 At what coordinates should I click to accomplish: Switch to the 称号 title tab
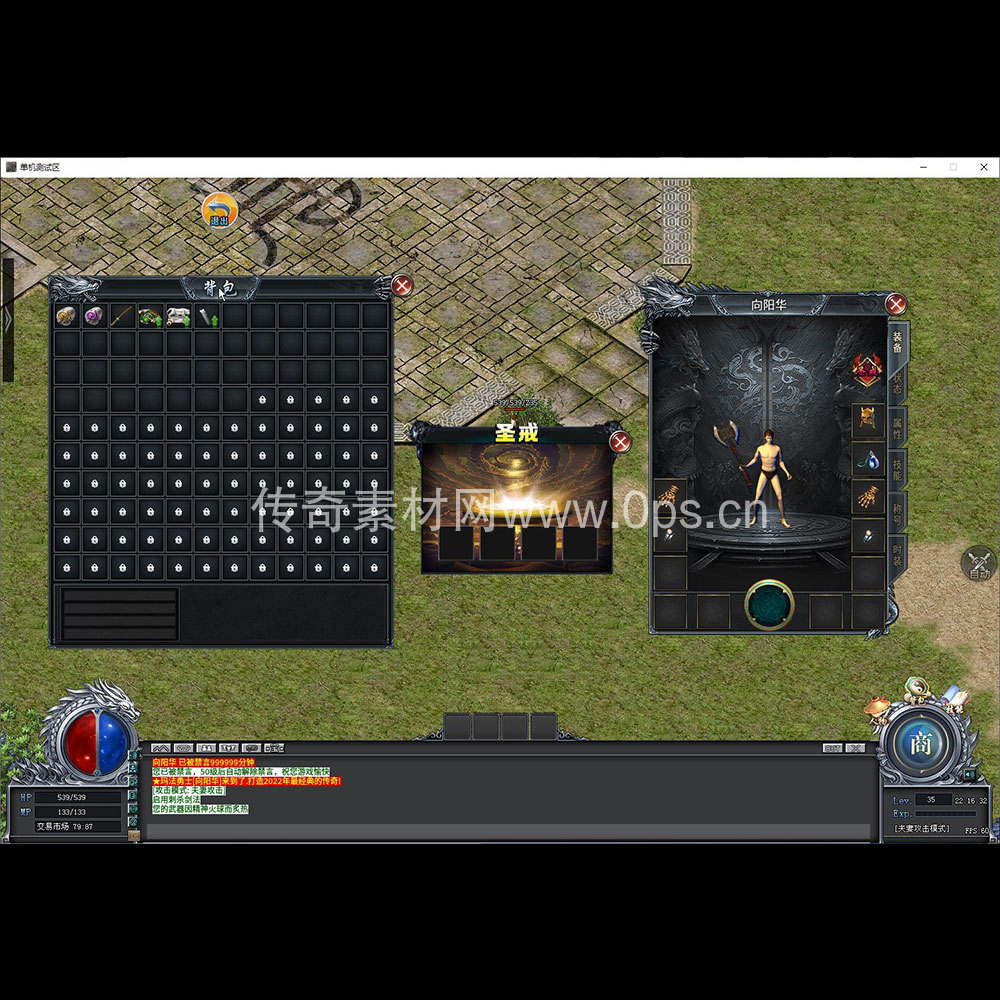coord(898,513)
